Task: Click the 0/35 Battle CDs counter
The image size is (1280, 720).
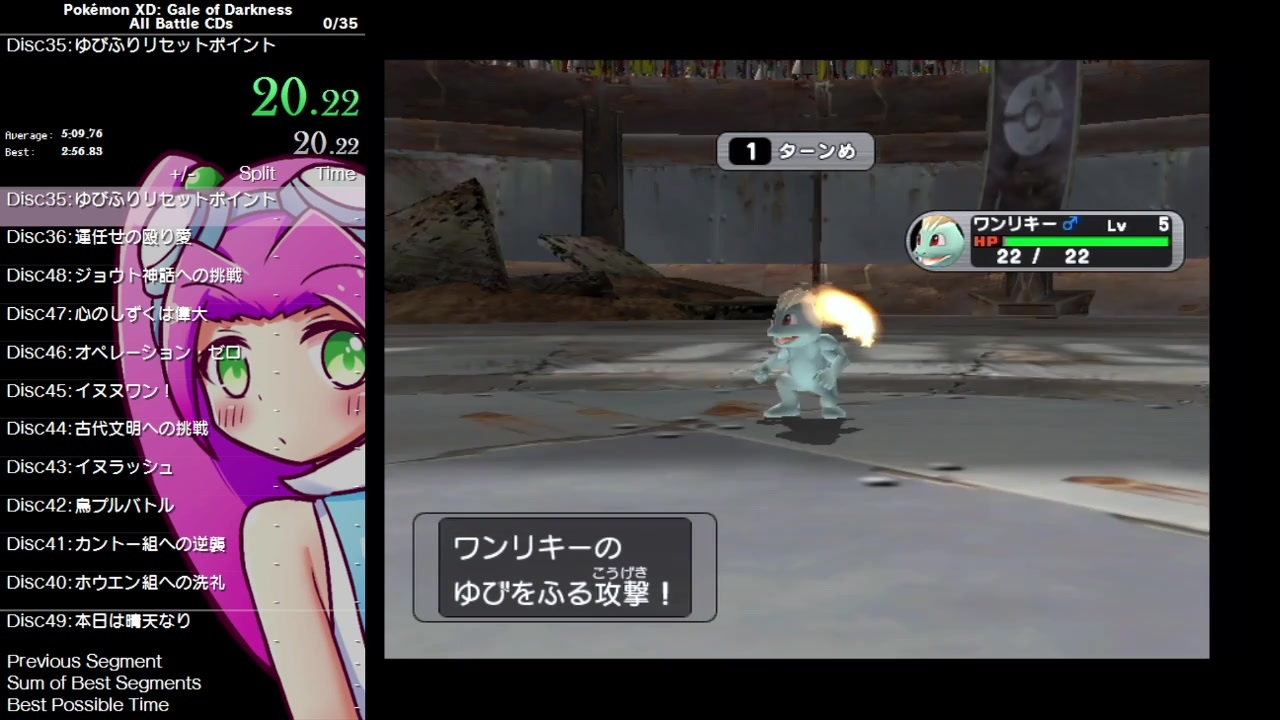Action: coord(340,23)
